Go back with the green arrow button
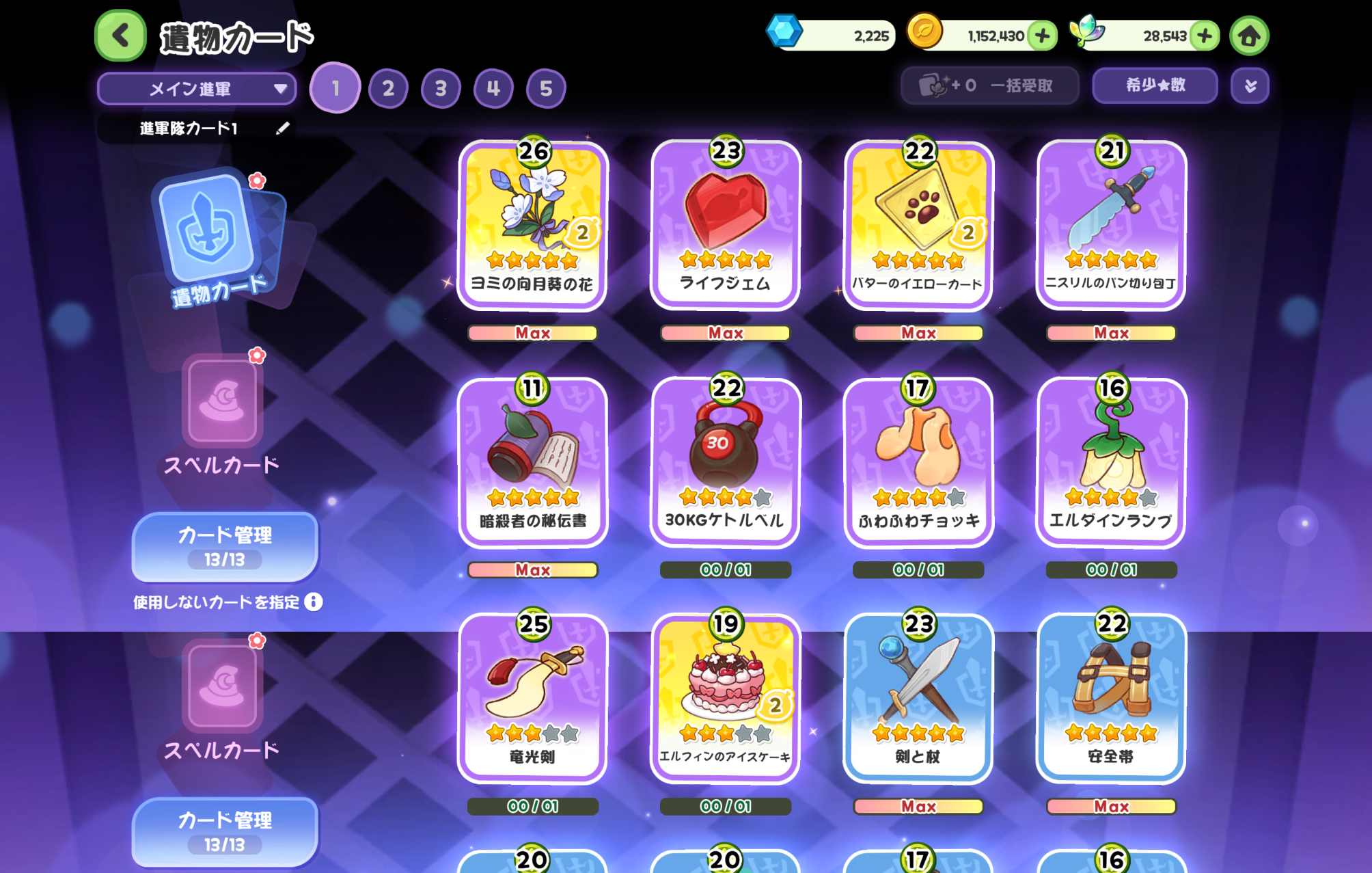The image size is (1372, 873). [120, 36]
